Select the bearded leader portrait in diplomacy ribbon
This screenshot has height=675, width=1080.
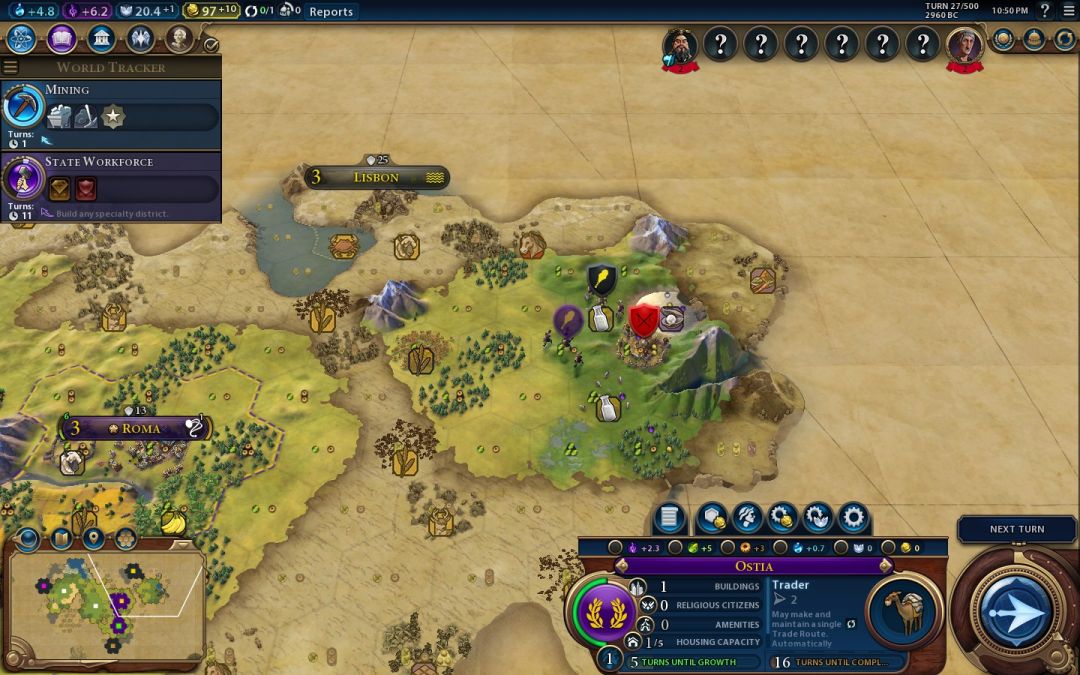click(x=680, y=45)
